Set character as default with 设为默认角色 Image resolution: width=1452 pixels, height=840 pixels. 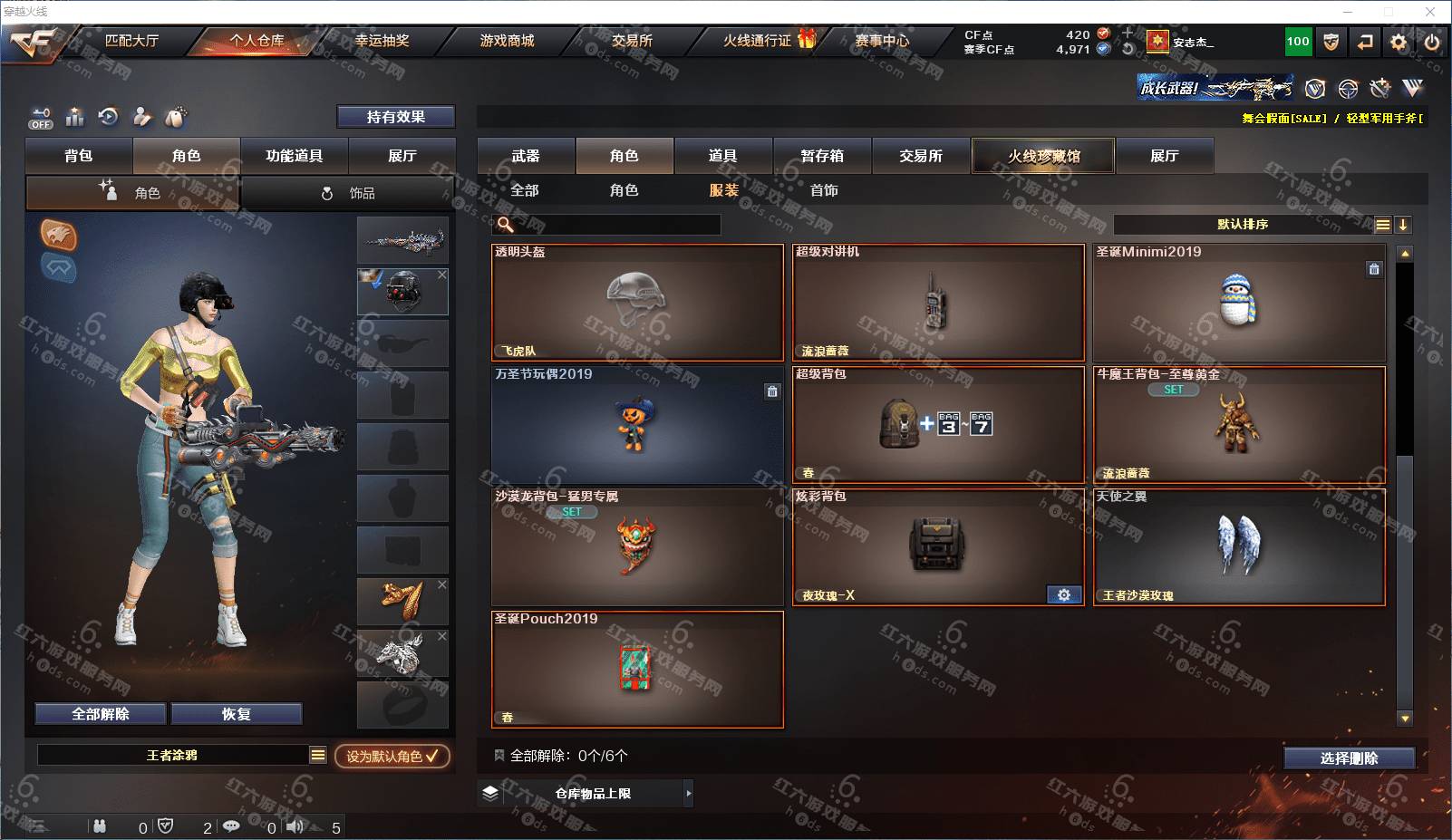point(392,756)
